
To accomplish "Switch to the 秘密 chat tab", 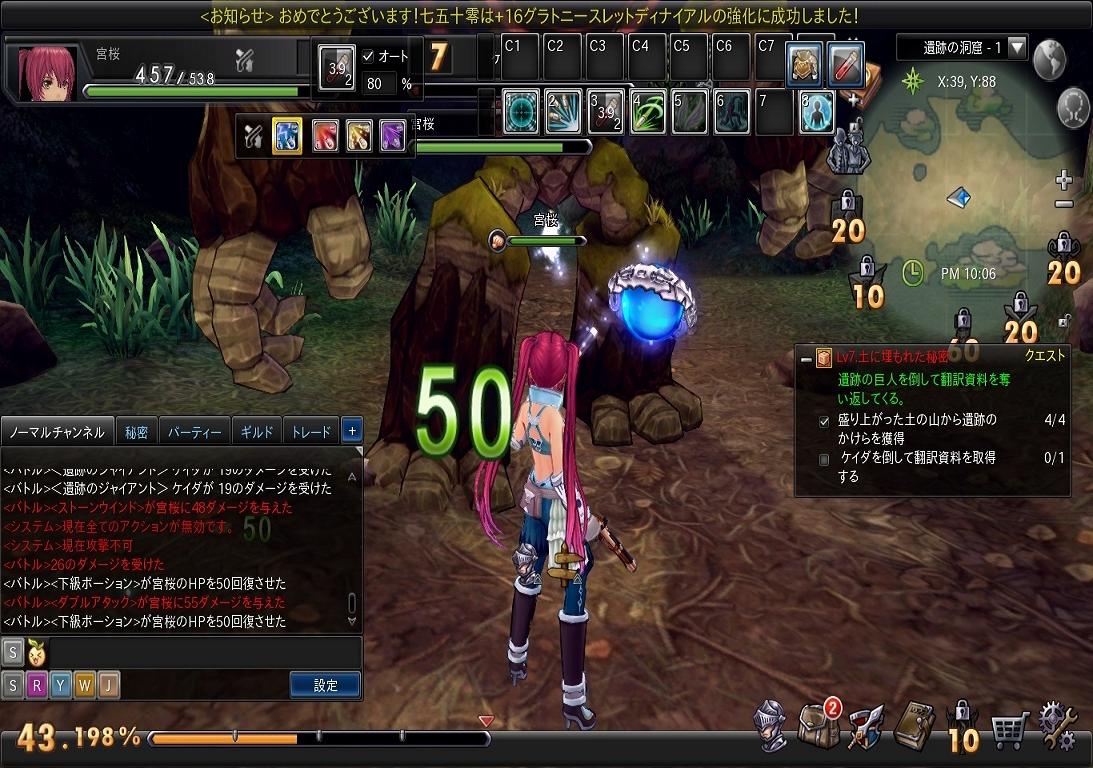I will point(137,432).
